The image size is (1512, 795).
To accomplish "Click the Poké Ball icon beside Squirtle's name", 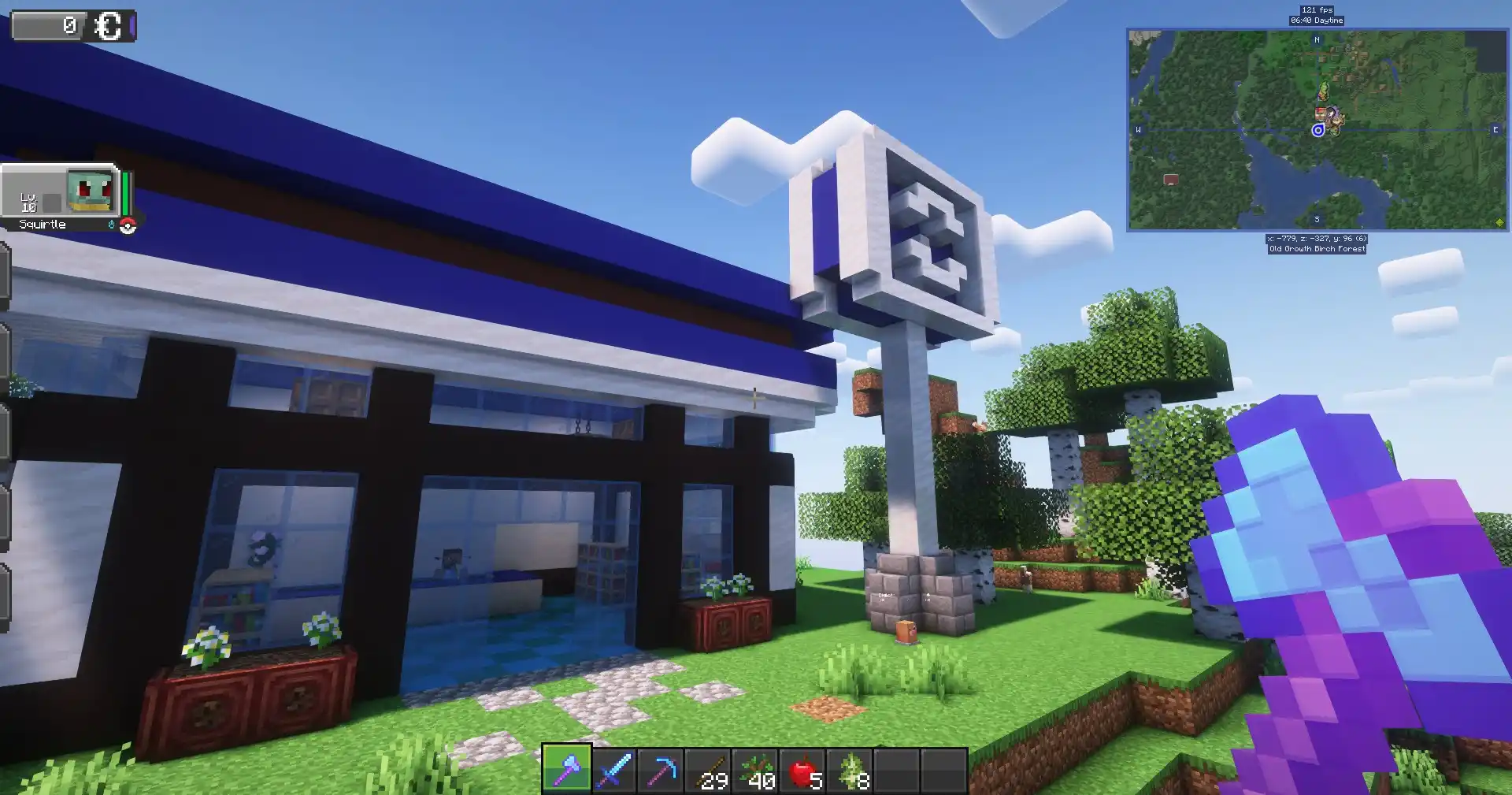I will point(128,227).
